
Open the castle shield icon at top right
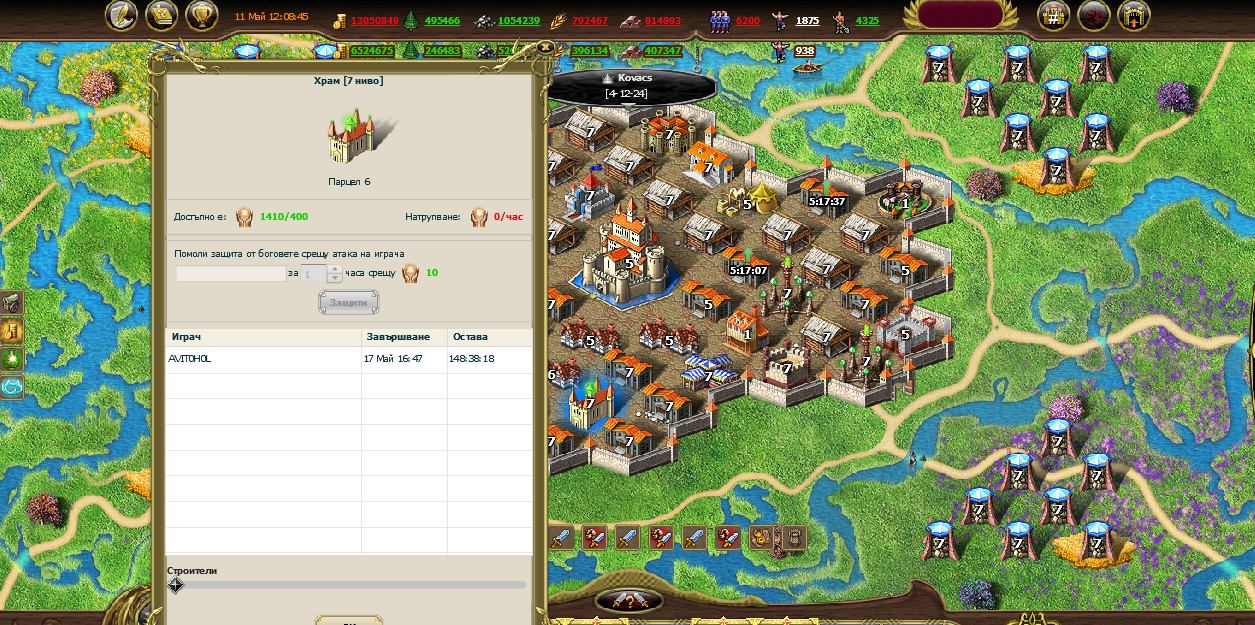click(x=1134, y=15)
